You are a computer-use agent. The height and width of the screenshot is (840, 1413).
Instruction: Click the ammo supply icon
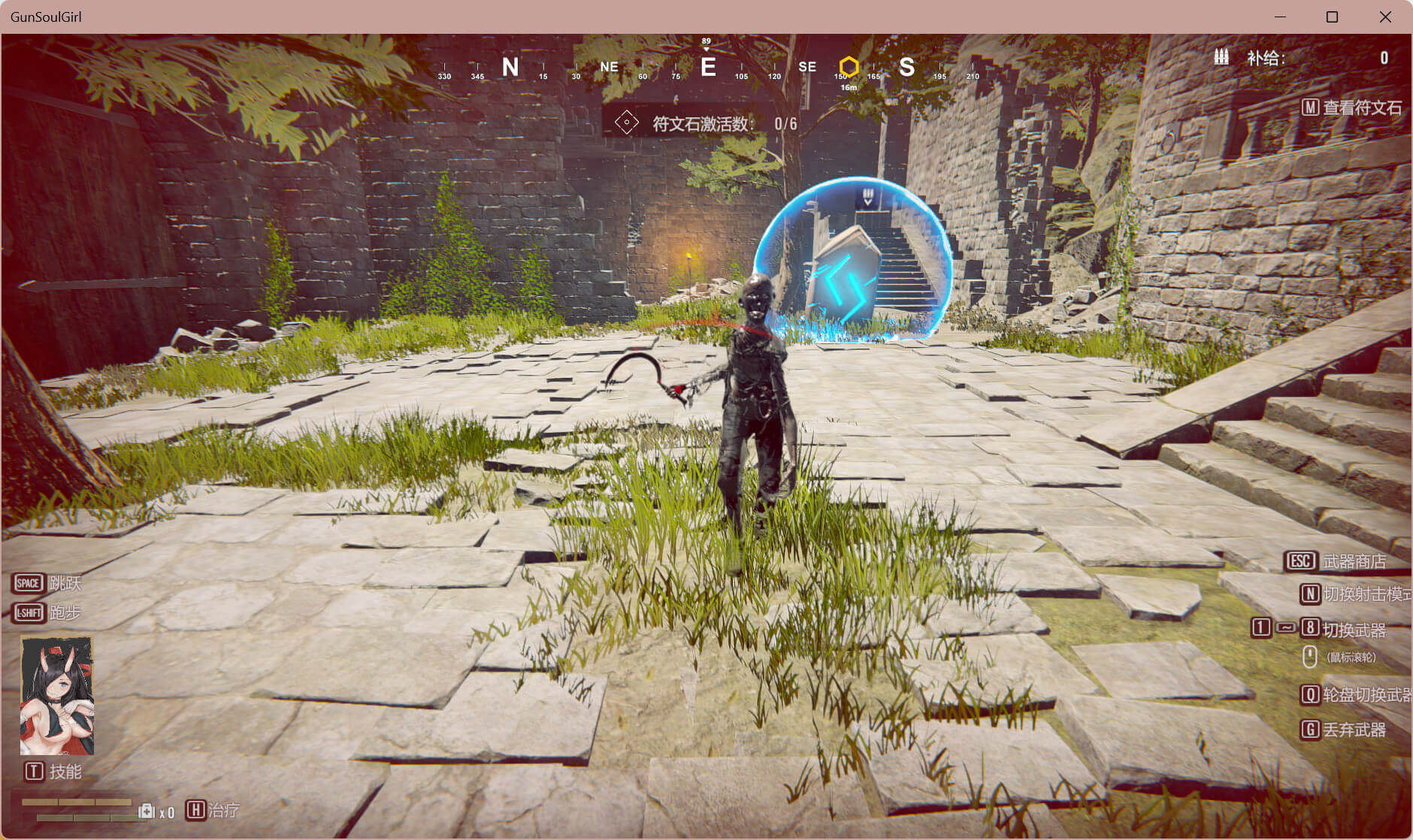pyautogui.click(x=1221, y=57)
